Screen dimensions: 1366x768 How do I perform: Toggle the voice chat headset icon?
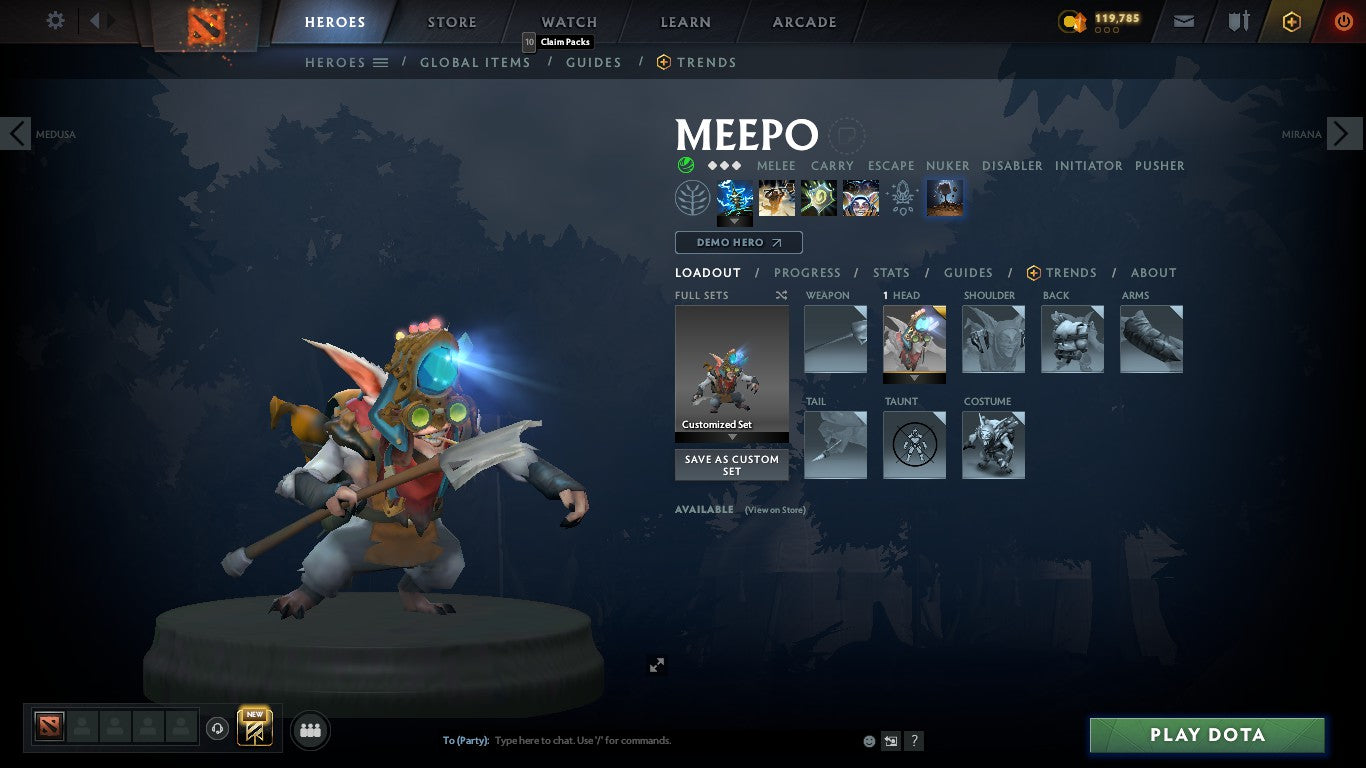click(218, 728)
